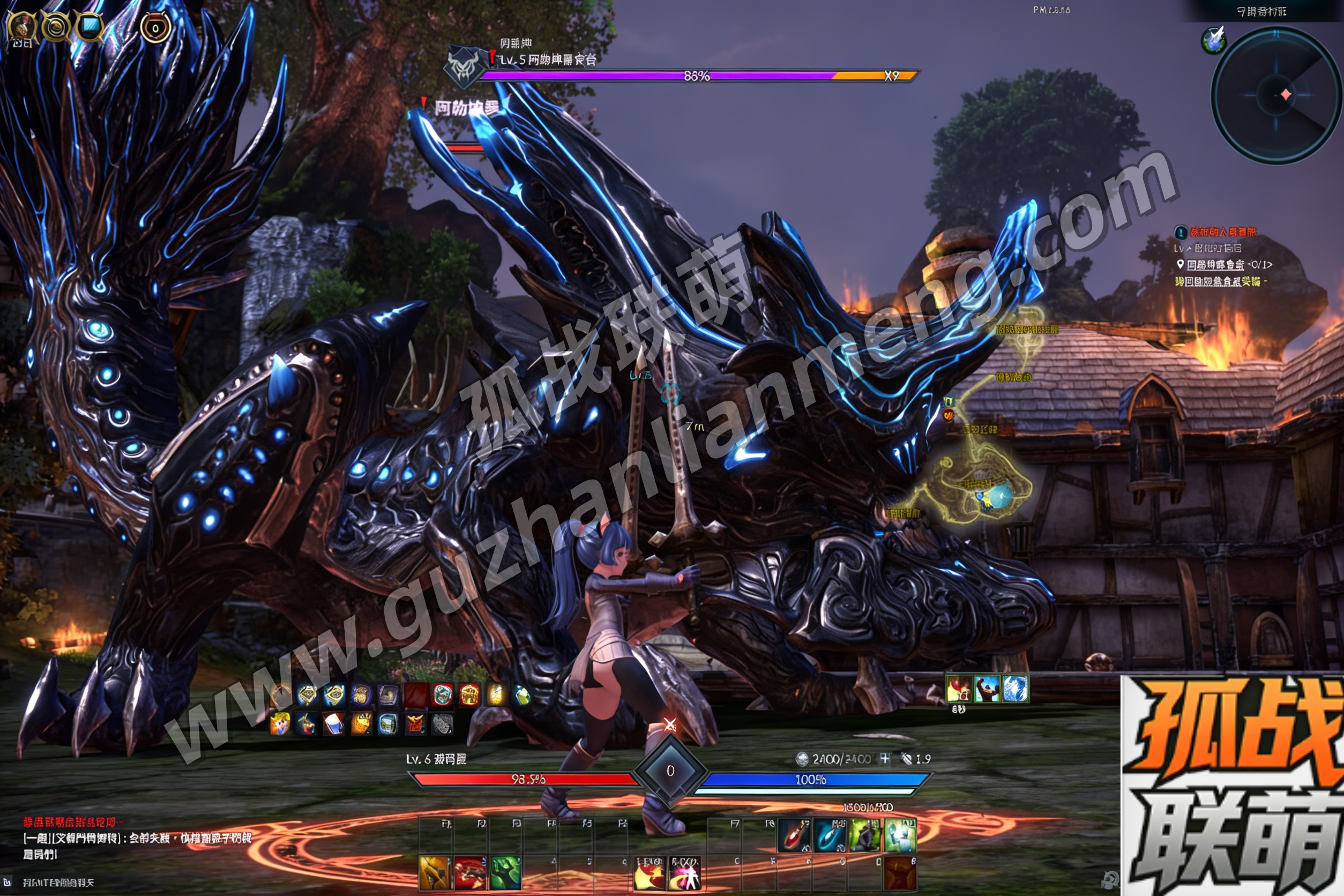The image size is (1344, 896).
Task: Click the blue ice burst icon
Action: pos(1016,689)
